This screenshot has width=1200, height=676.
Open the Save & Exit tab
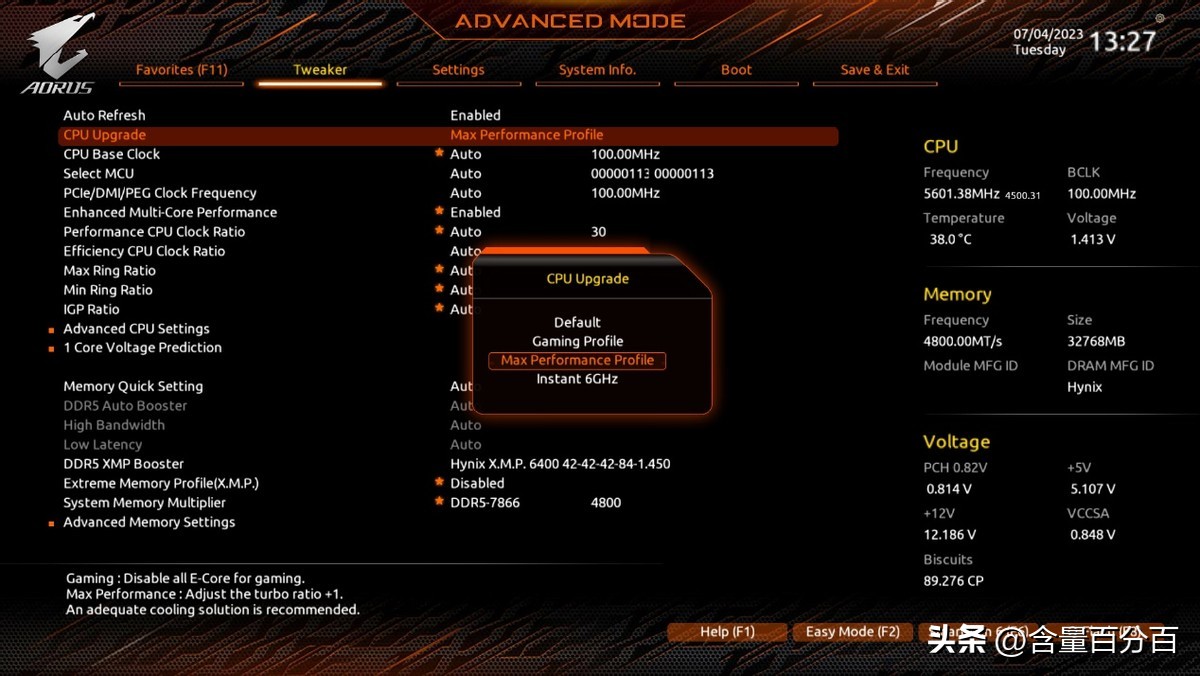point(875,70)
